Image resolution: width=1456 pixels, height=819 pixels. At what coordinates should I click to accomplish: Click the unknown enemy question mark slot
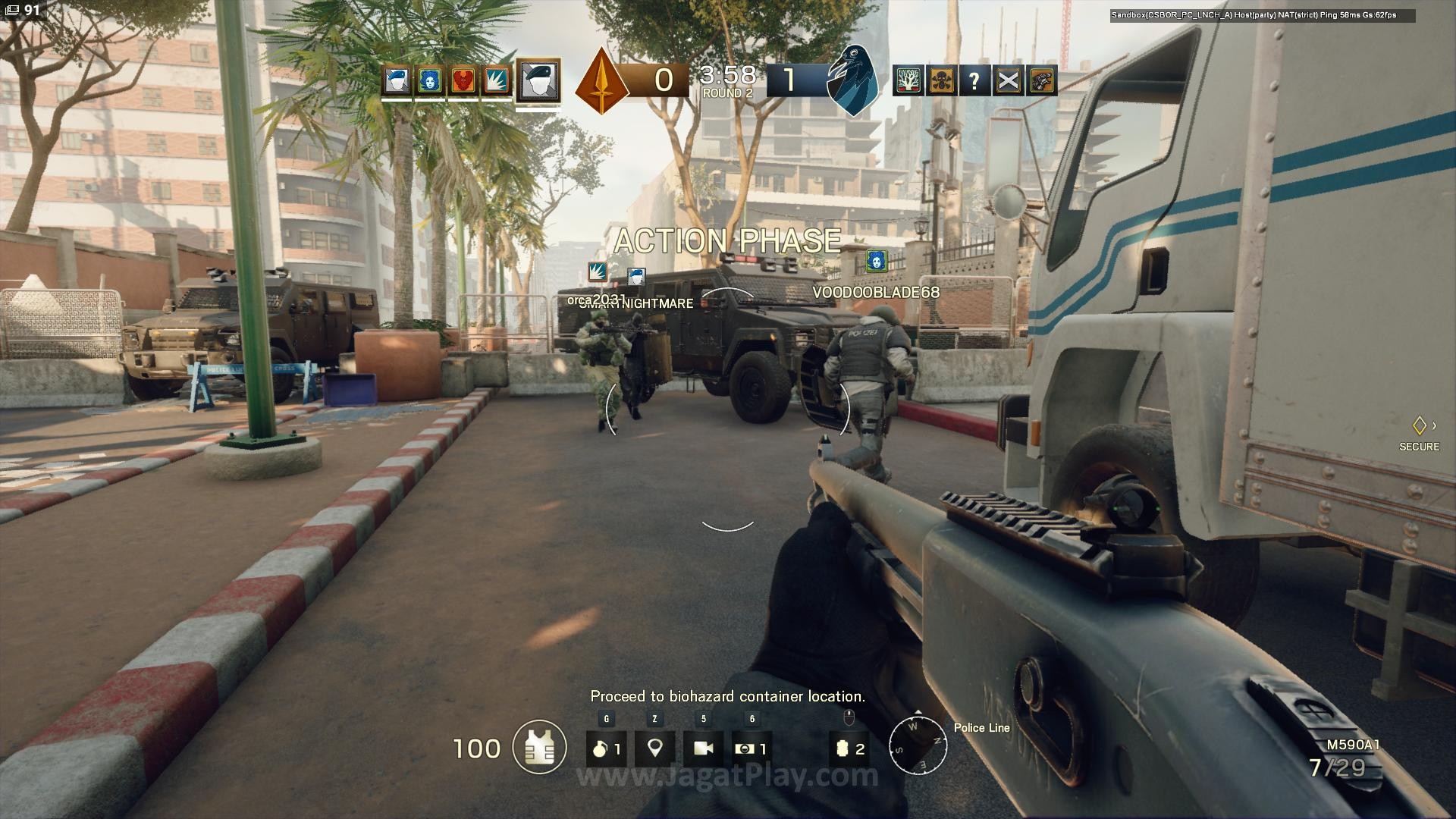coord(974,80)
